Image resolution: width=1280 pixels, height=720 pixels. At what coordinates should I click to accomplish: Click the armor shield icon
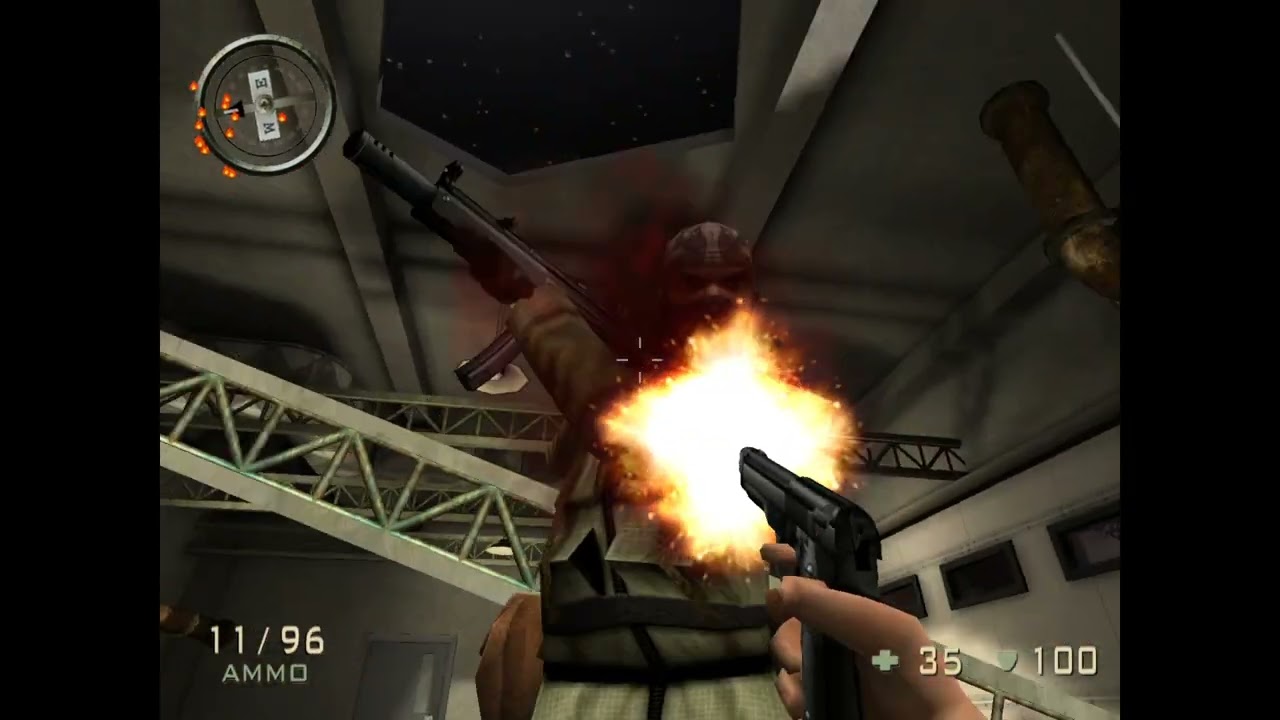1007,660
